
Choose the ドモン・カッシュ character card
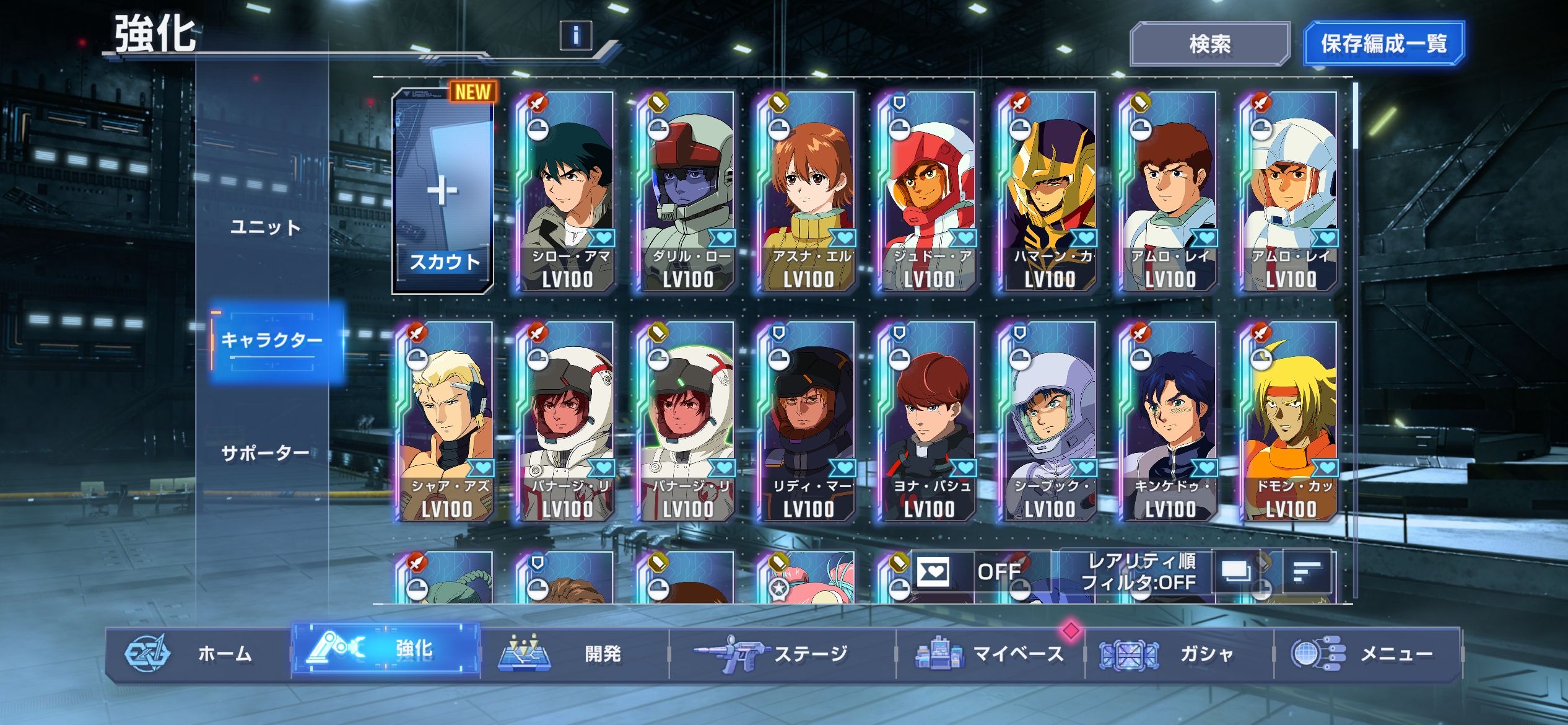click(x=1290, y=421)
